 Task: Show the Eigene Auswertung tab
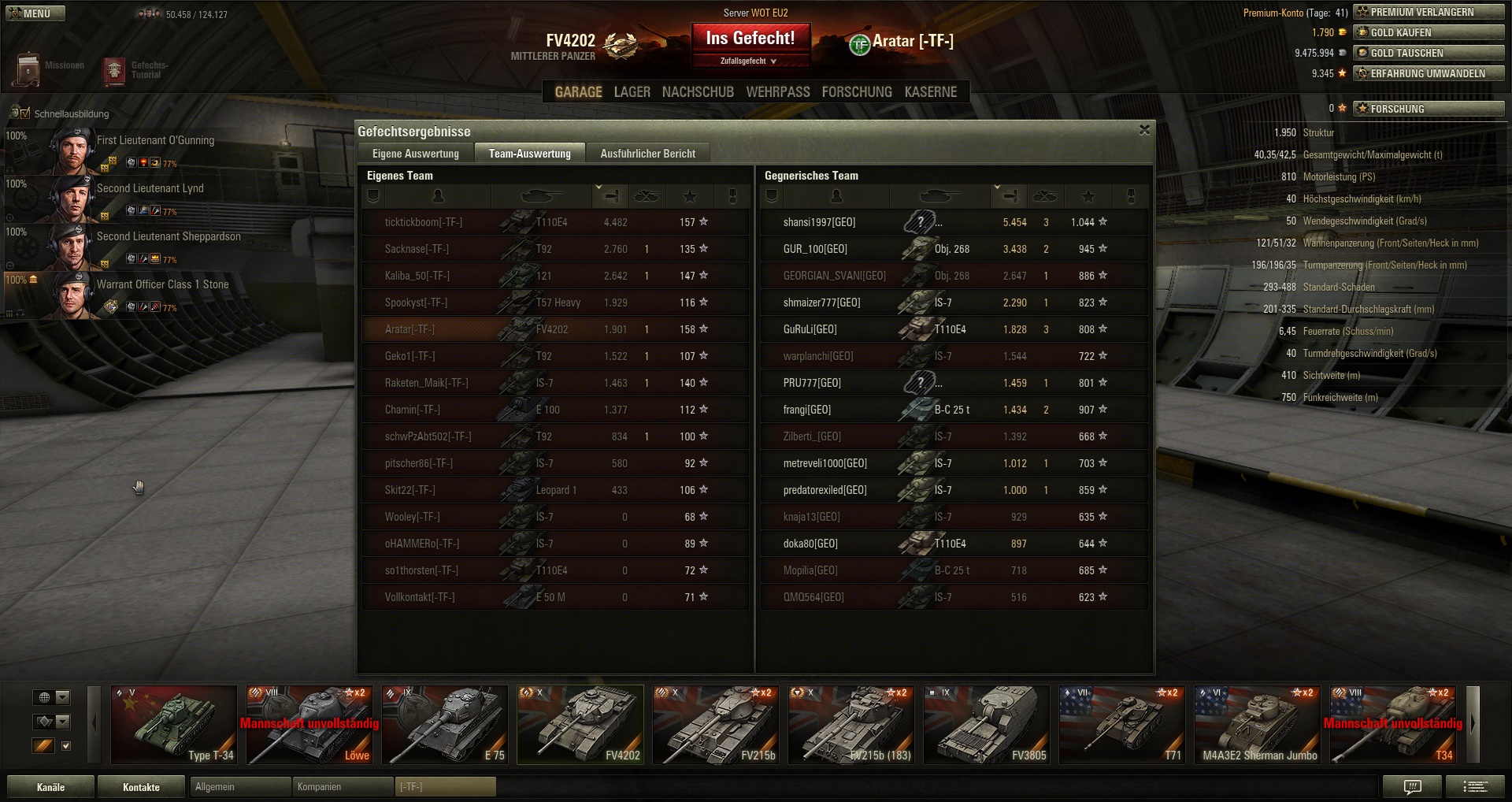(x=415, y=154)
